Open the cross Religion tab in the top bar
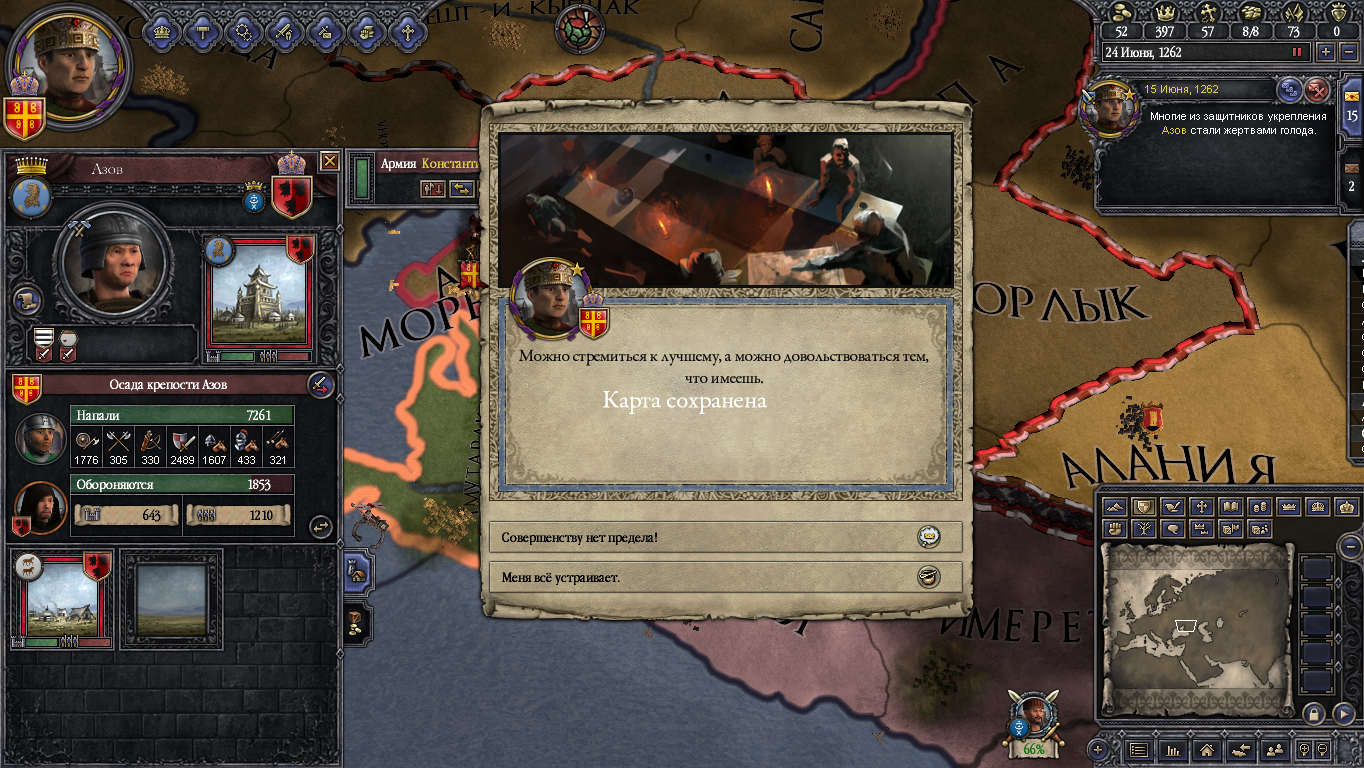 407,32
